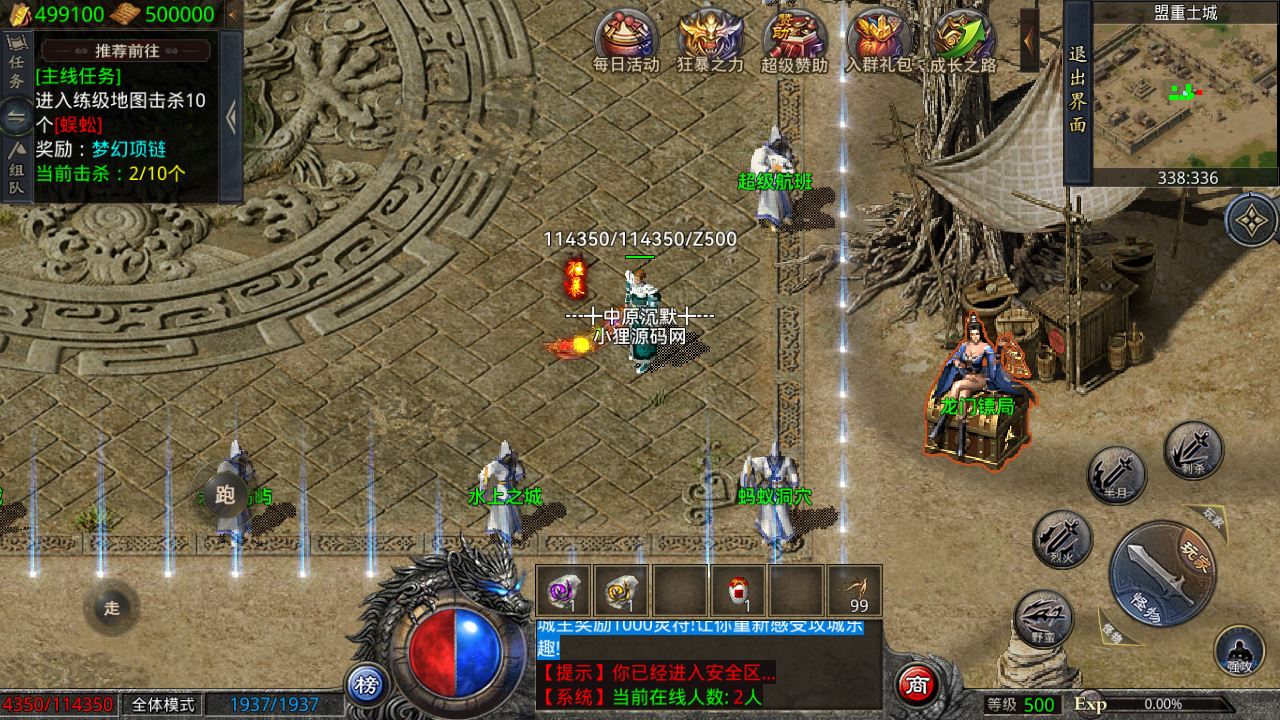Toggle the 全体模式 attack mode button
Screen dimensions: 1280x720
coord(163,705)
